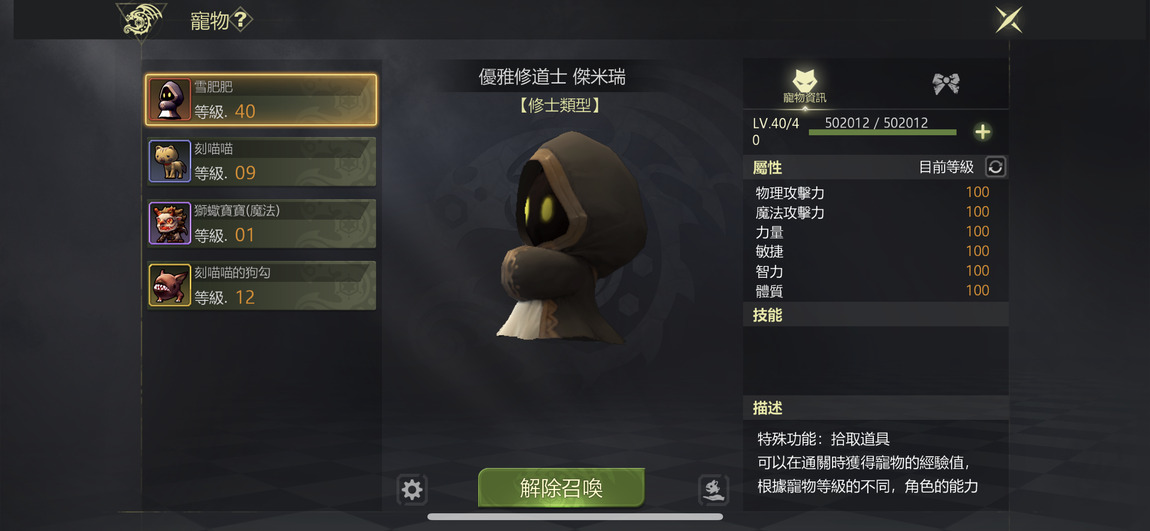Switch to the 寵物資訊 cat tab

[805, 84]
